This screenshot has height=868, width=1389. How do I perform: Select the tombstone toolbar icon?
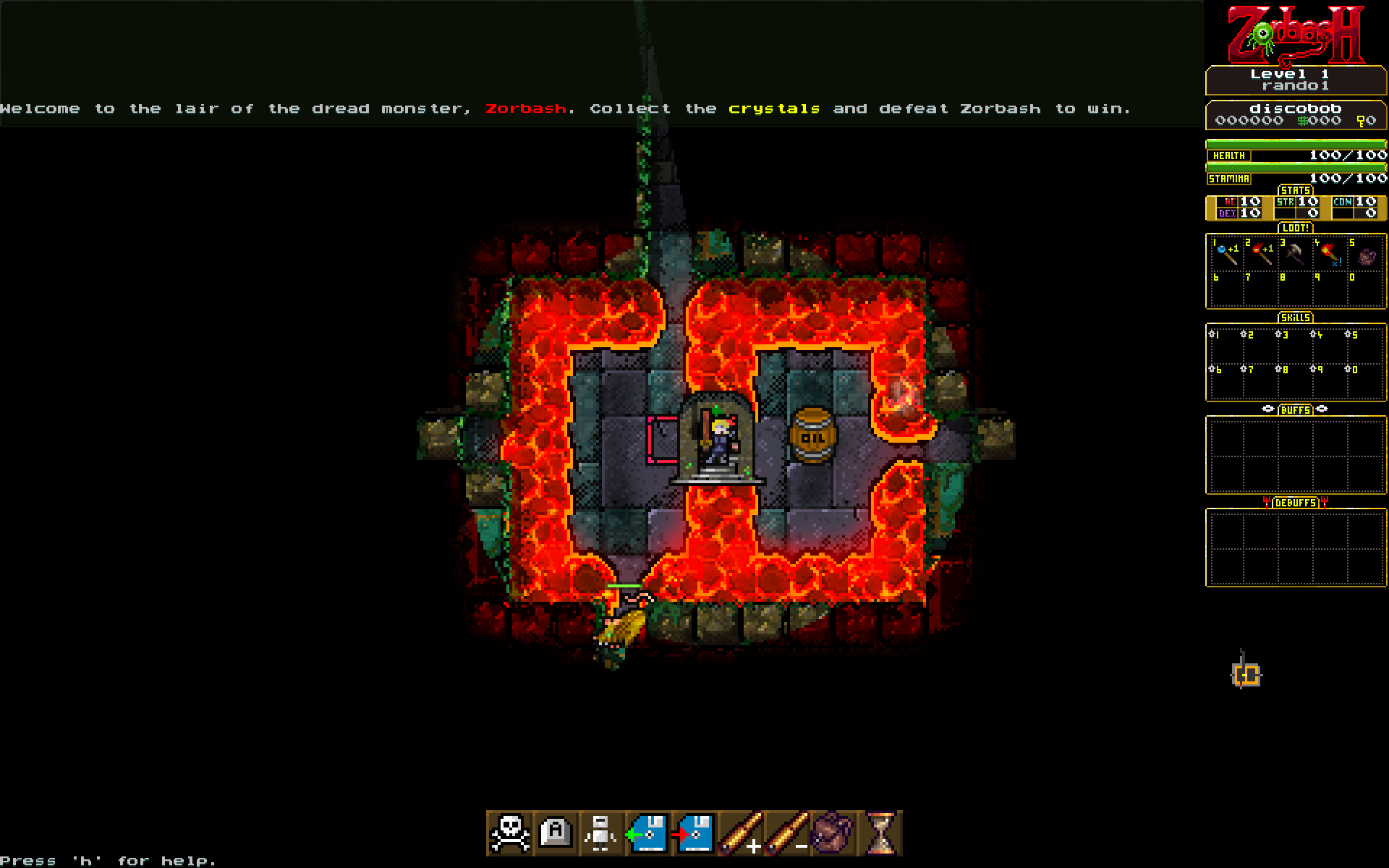click(556, 833)
